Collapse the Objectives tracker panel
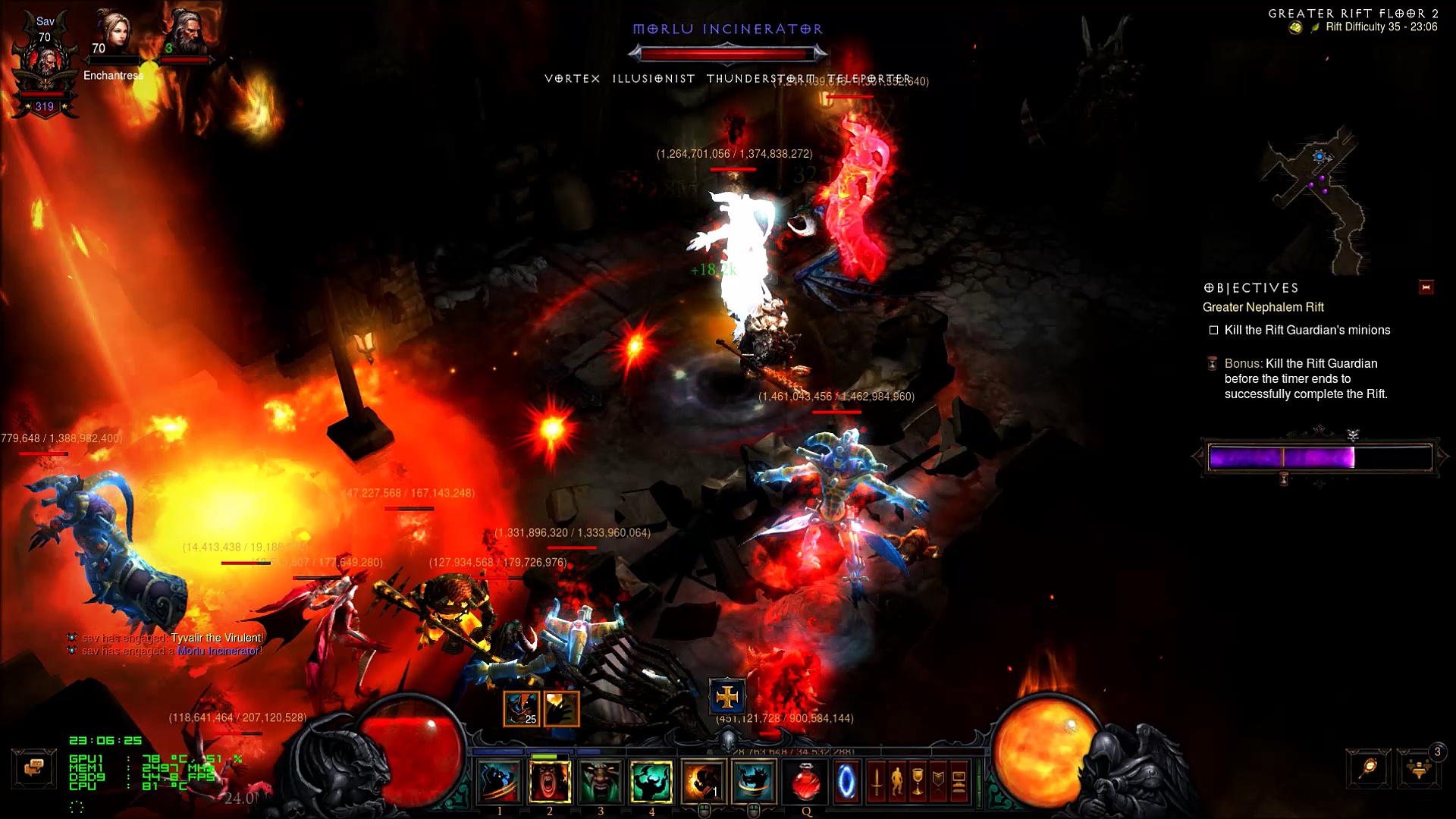 [1426, 287]
